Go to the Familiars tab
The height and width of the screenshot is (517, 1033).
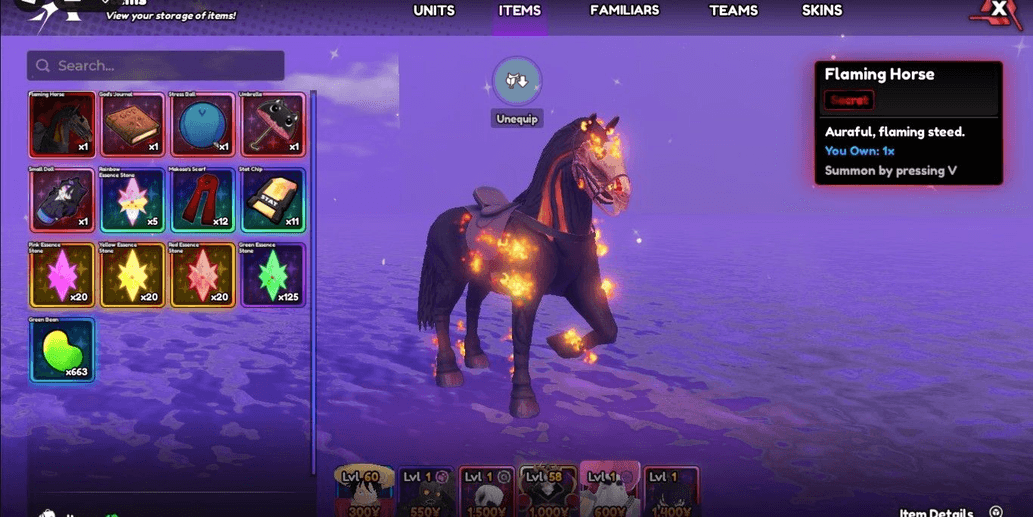pyautogui.click(x=624, y=11)
